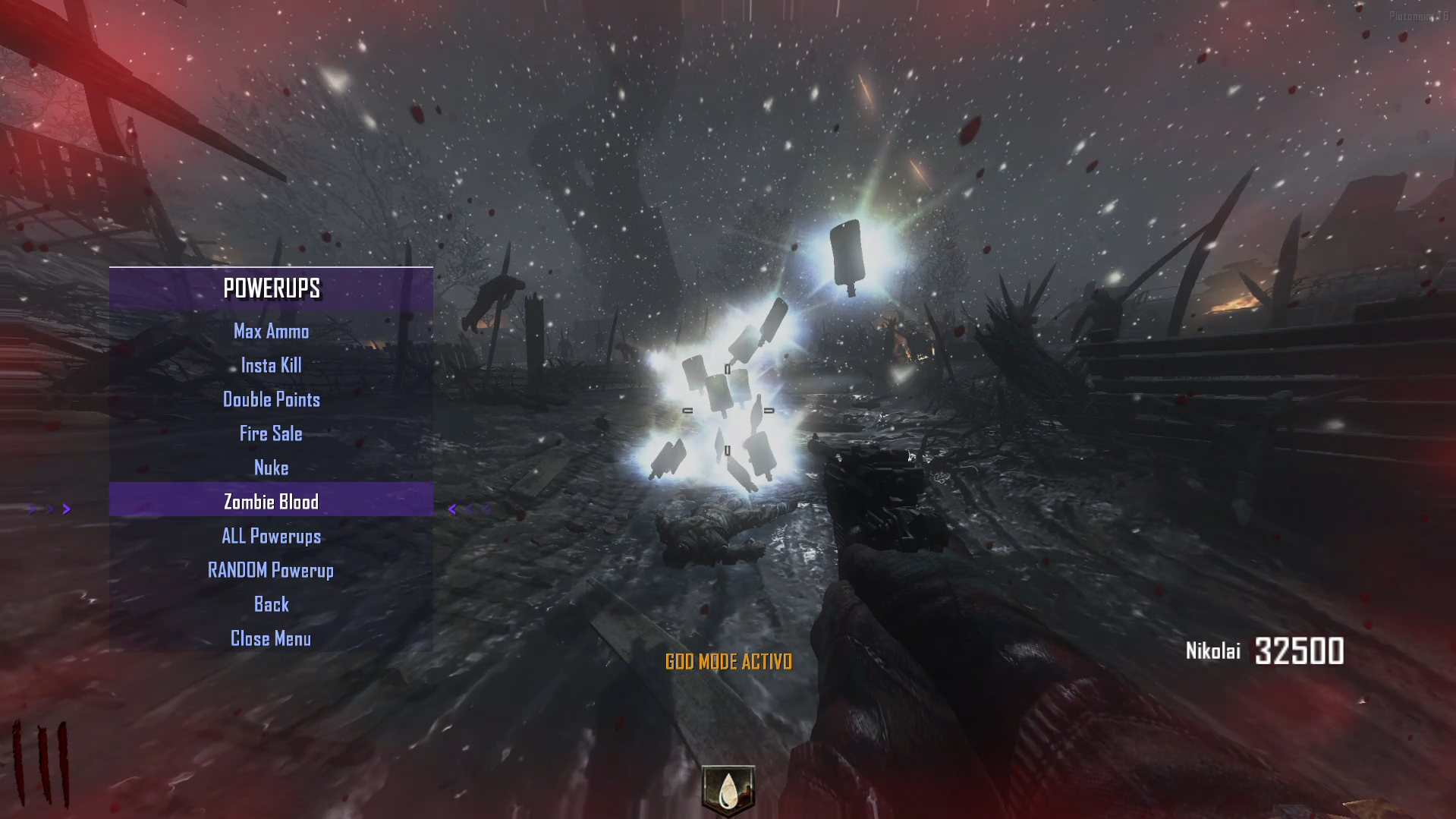Click the highlighted Zombie Blood entry
Image resolution: width=1456 pixels, height=819 pixels.
tap(271, 502)
